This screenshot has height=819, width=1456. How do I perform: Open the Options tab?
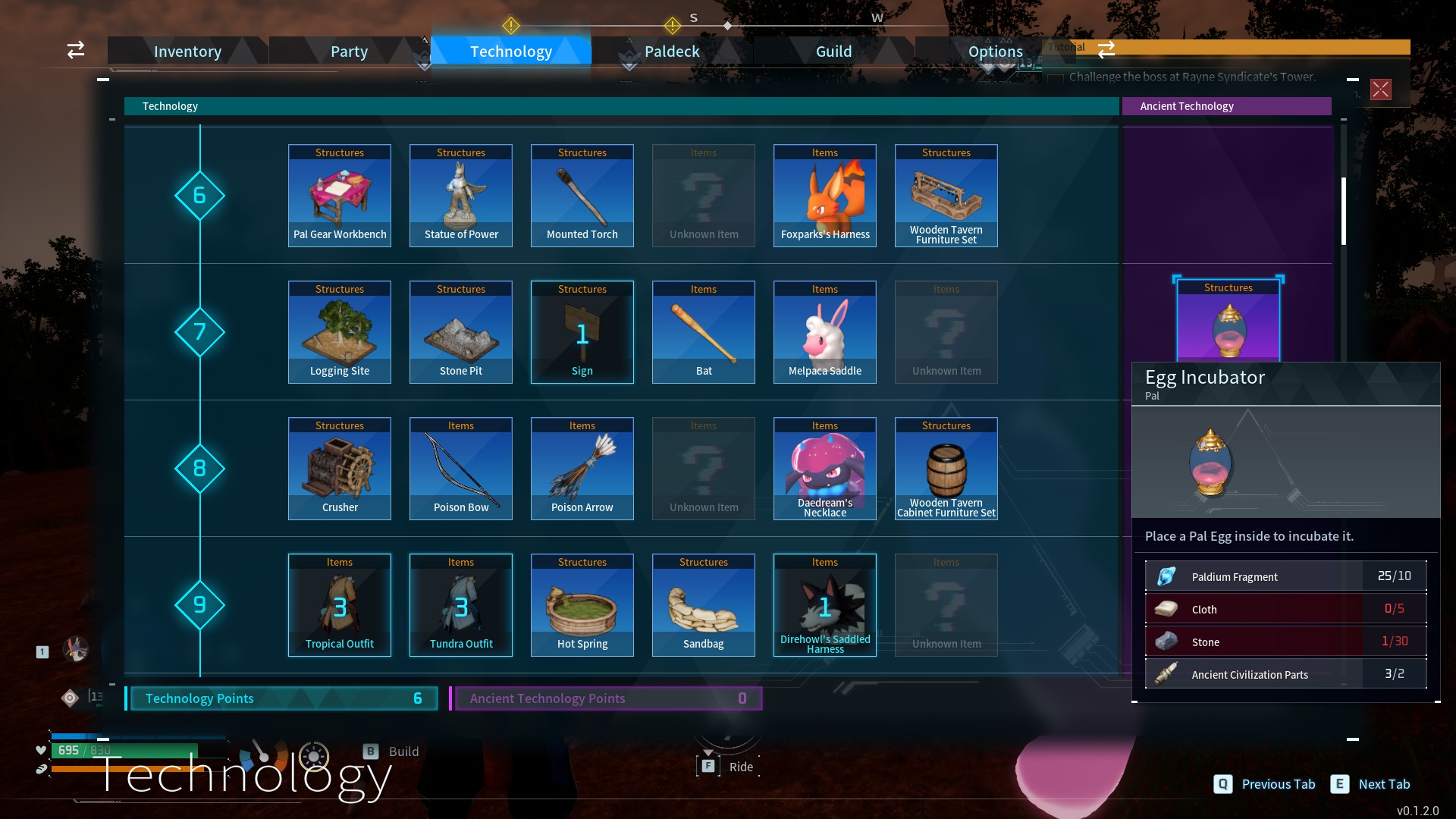click(x=995, y=51)
